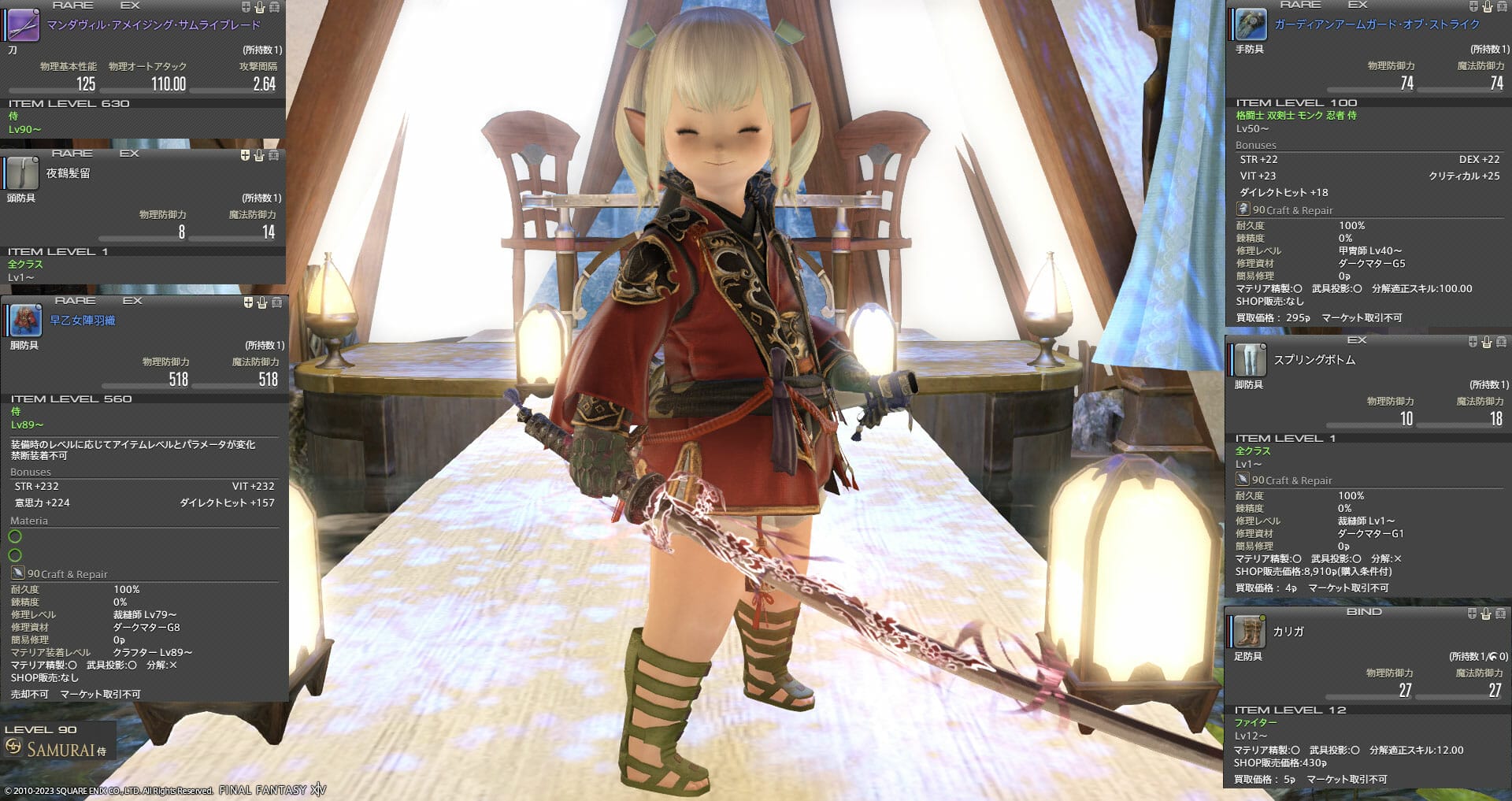Click the Craft & Repair hammer icon in the 早乙女陣羽織 tooltip
This screenshot has width=1512, height=801.
pyautogui.click(x=17, y=573)
